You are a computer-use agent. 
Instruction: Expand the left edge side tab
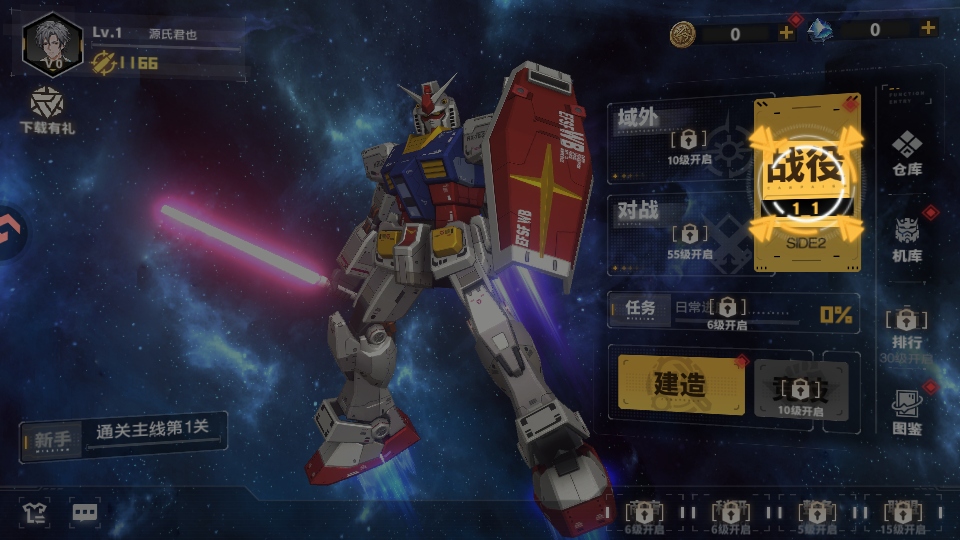(10, 232)
